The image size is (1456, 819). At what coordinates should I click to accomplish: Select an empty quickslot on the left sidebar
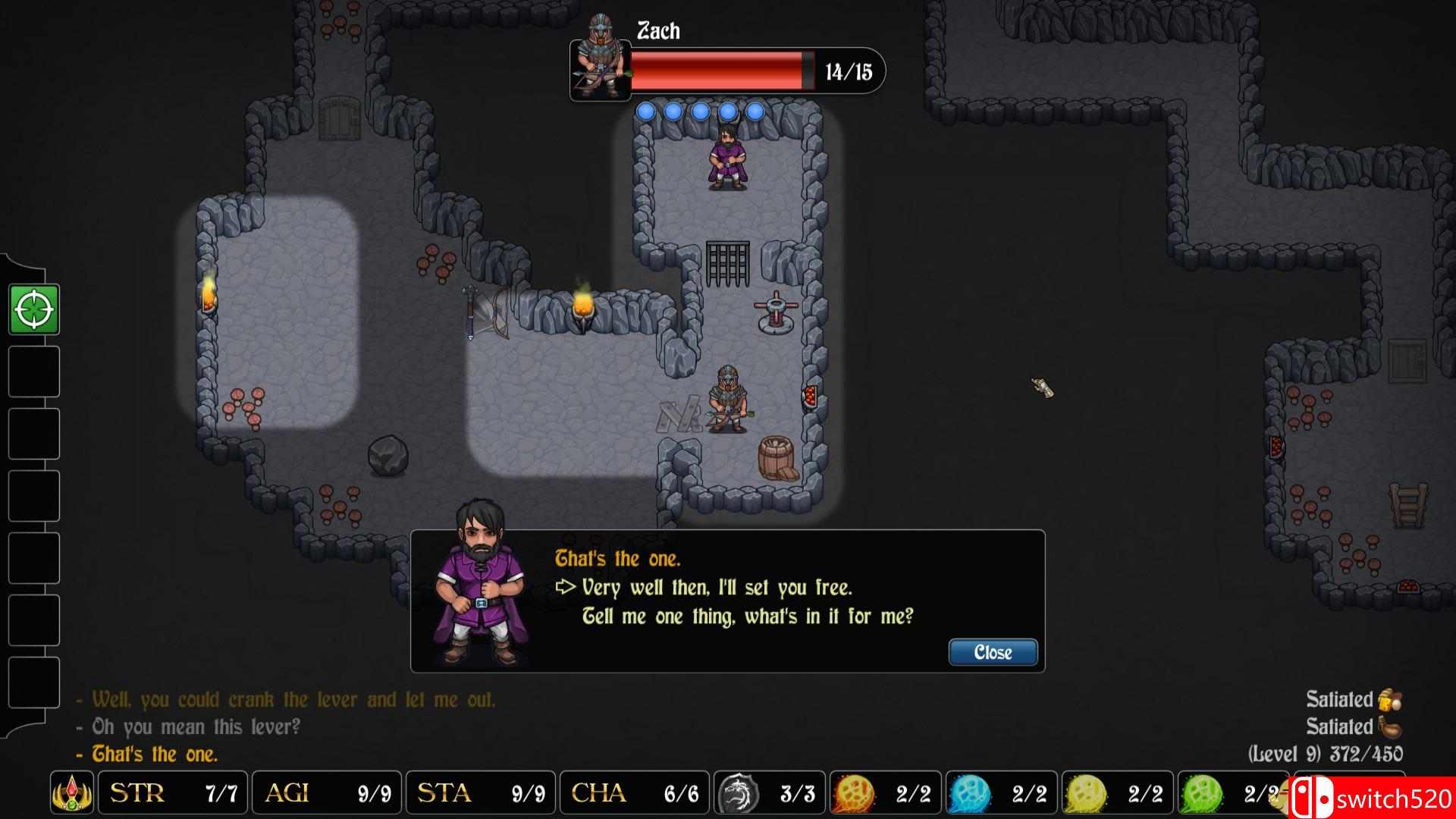[x=33, y=372]
